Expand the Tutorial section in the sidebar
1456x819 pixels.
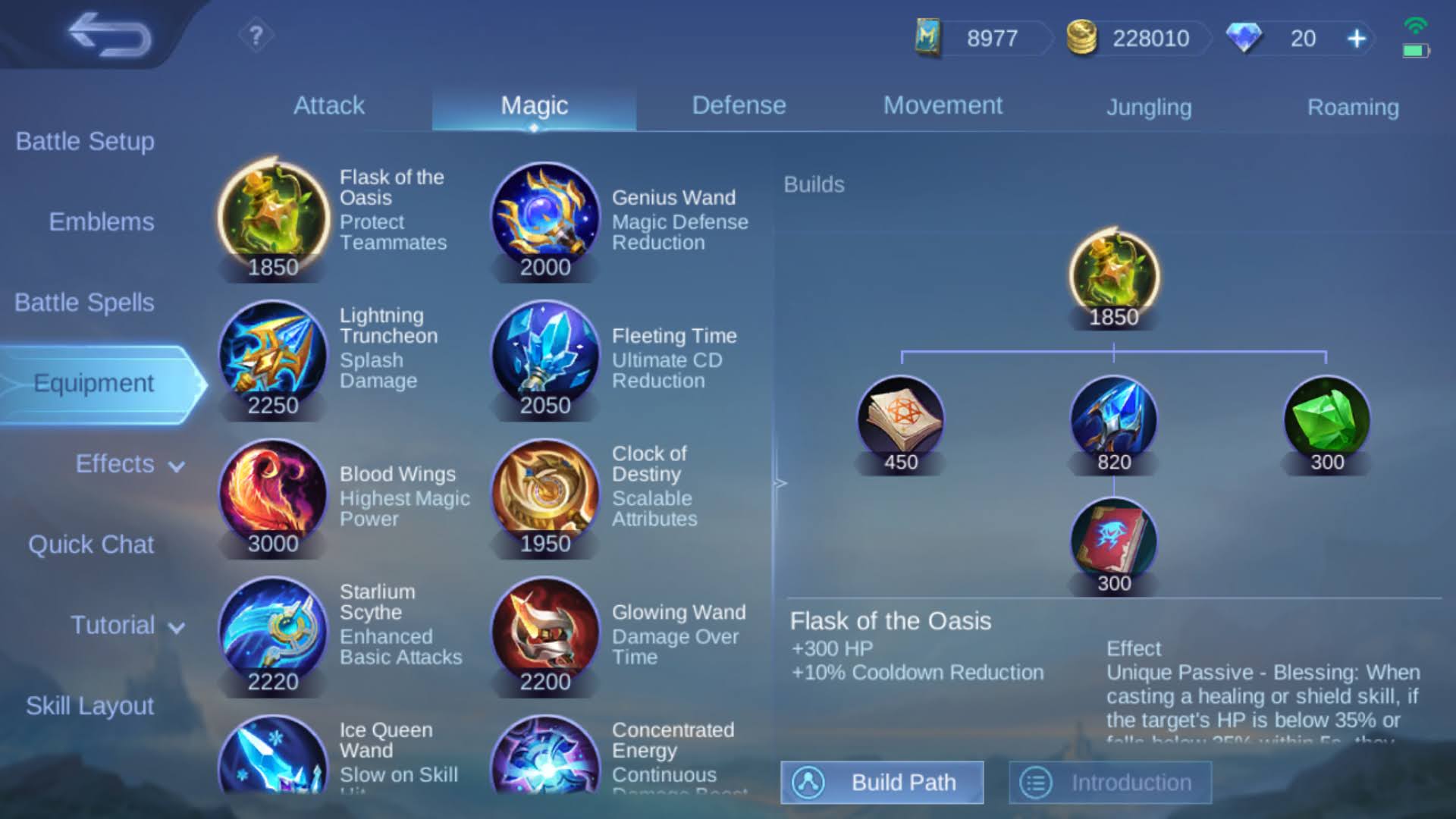point(125,625)
